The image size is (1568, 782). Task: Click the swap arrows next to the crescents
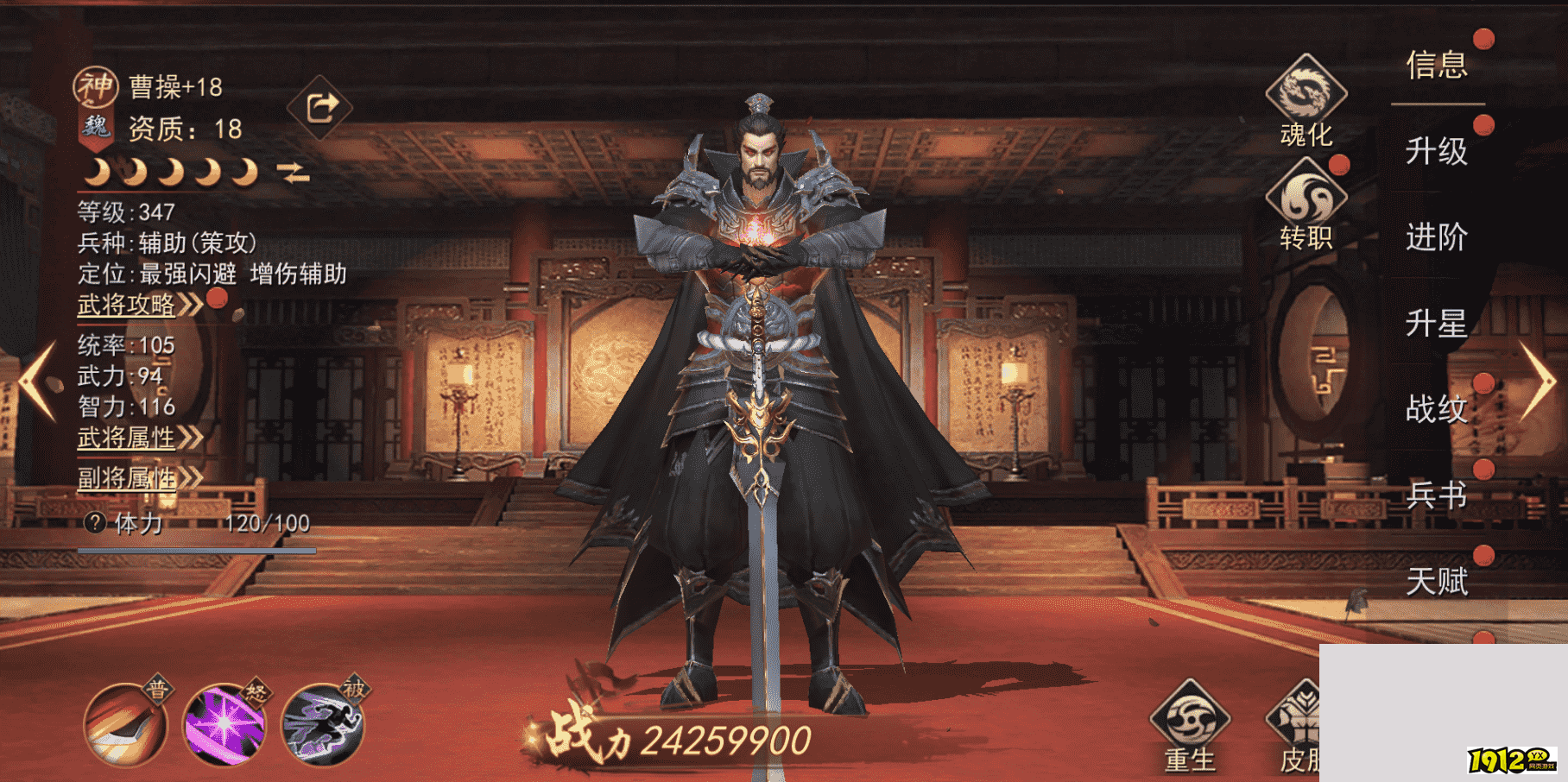click(294, 171)
